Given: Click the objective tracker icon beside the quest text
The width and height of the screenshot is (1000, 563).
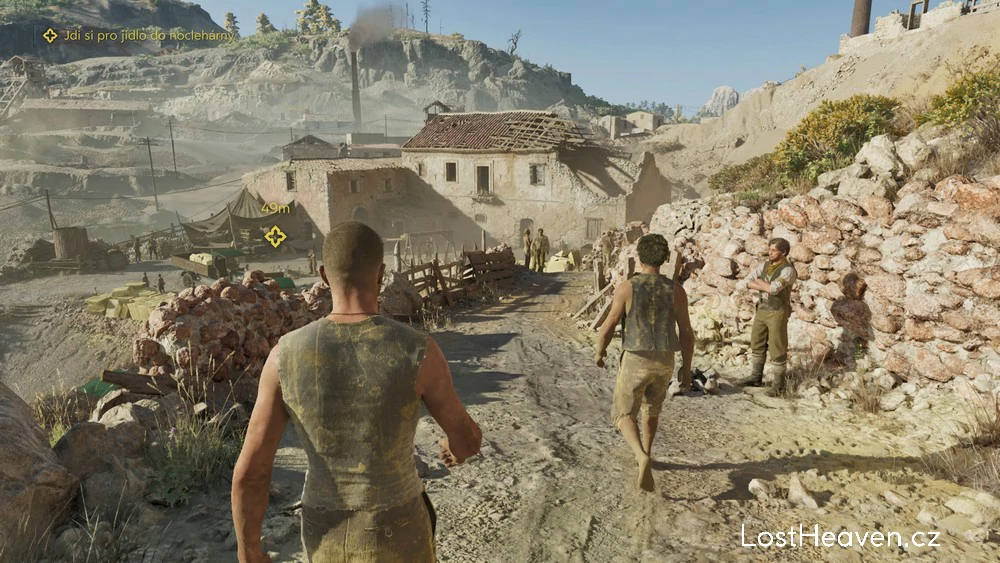Looking at the screenshot, I should pyautogui.click(x=50, y=35).
